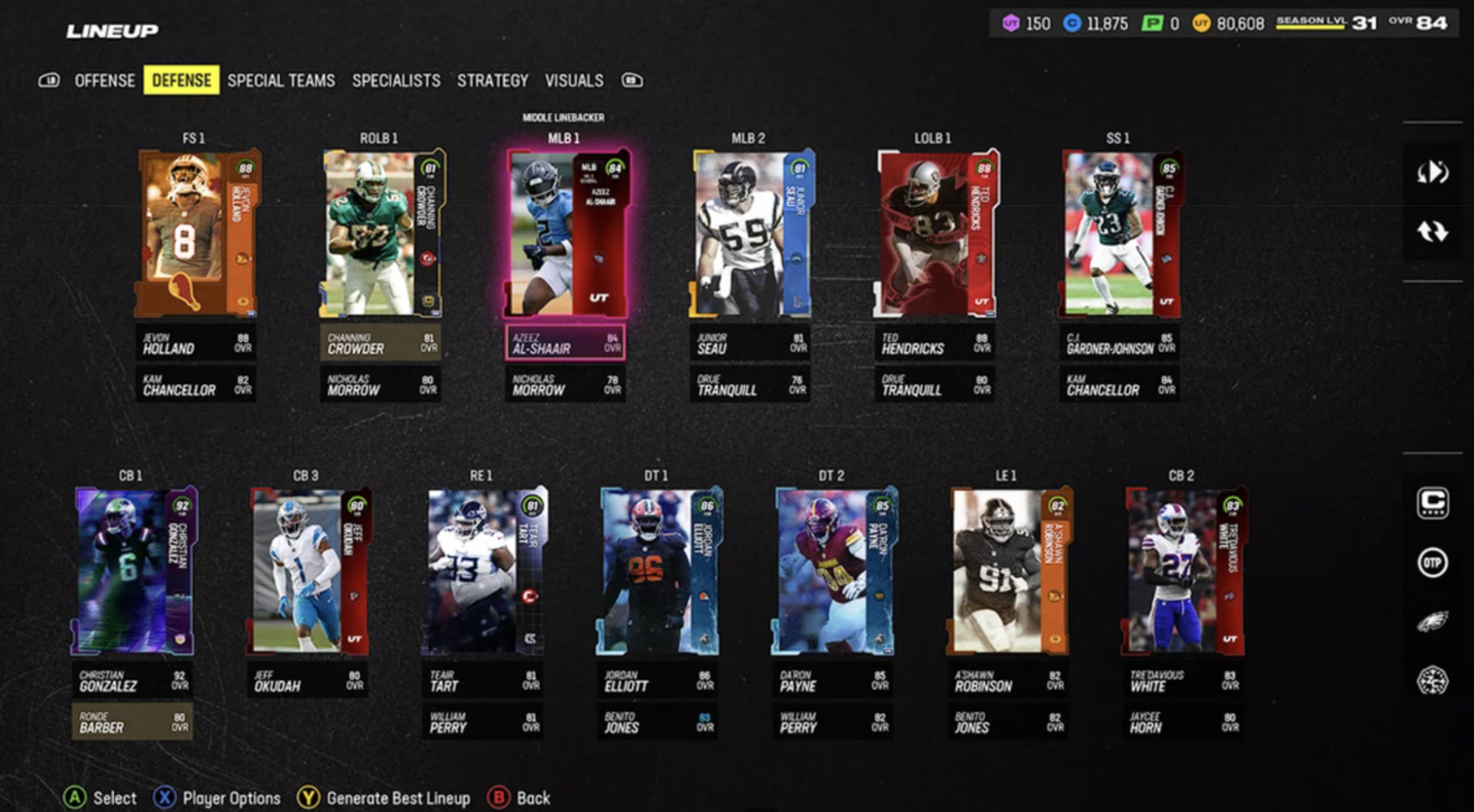1474x812 pixels.
Task: Choose Channing Crowder's ROLB 1 card
Action: pyautogui.click(x=381, y=233)
